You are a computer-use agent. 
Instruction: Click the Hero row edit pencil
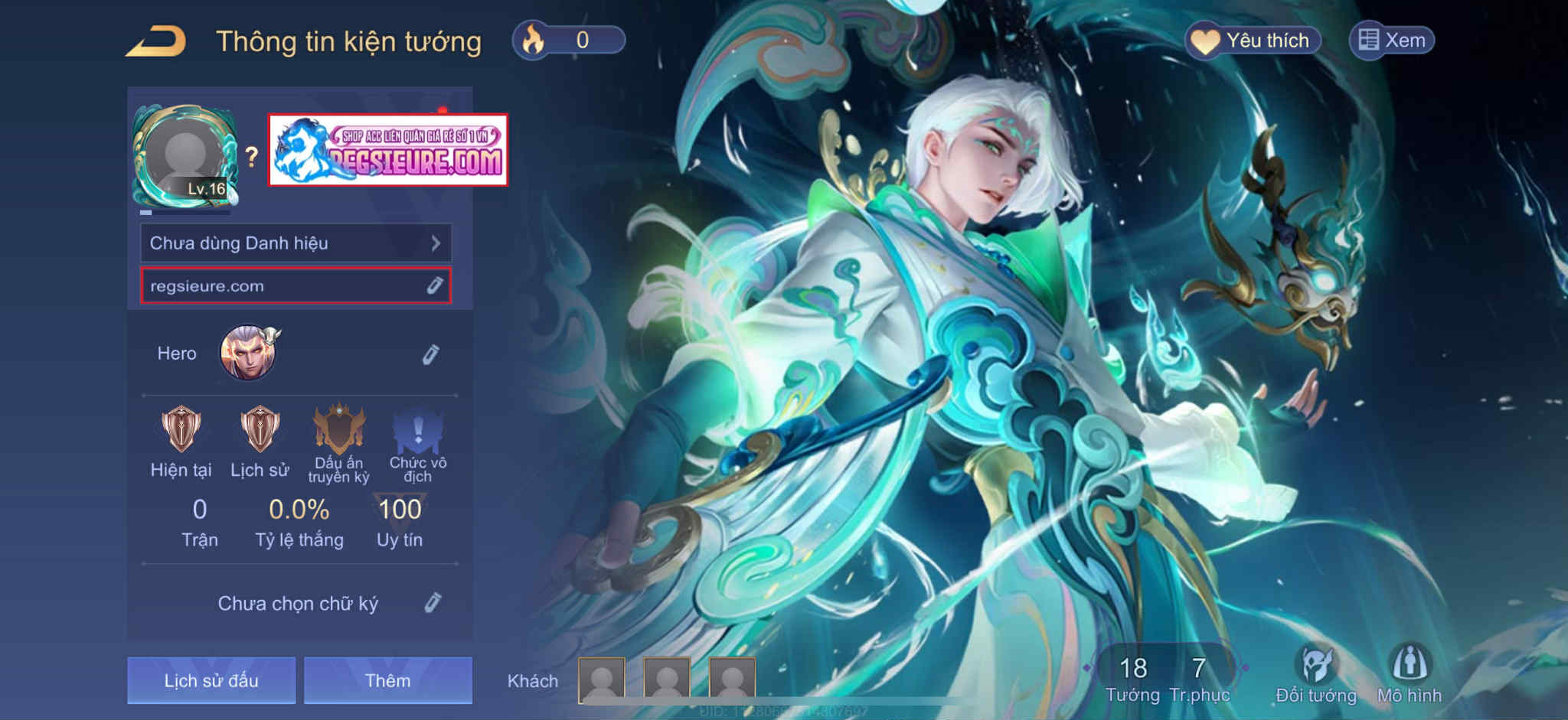pos(431,354)
